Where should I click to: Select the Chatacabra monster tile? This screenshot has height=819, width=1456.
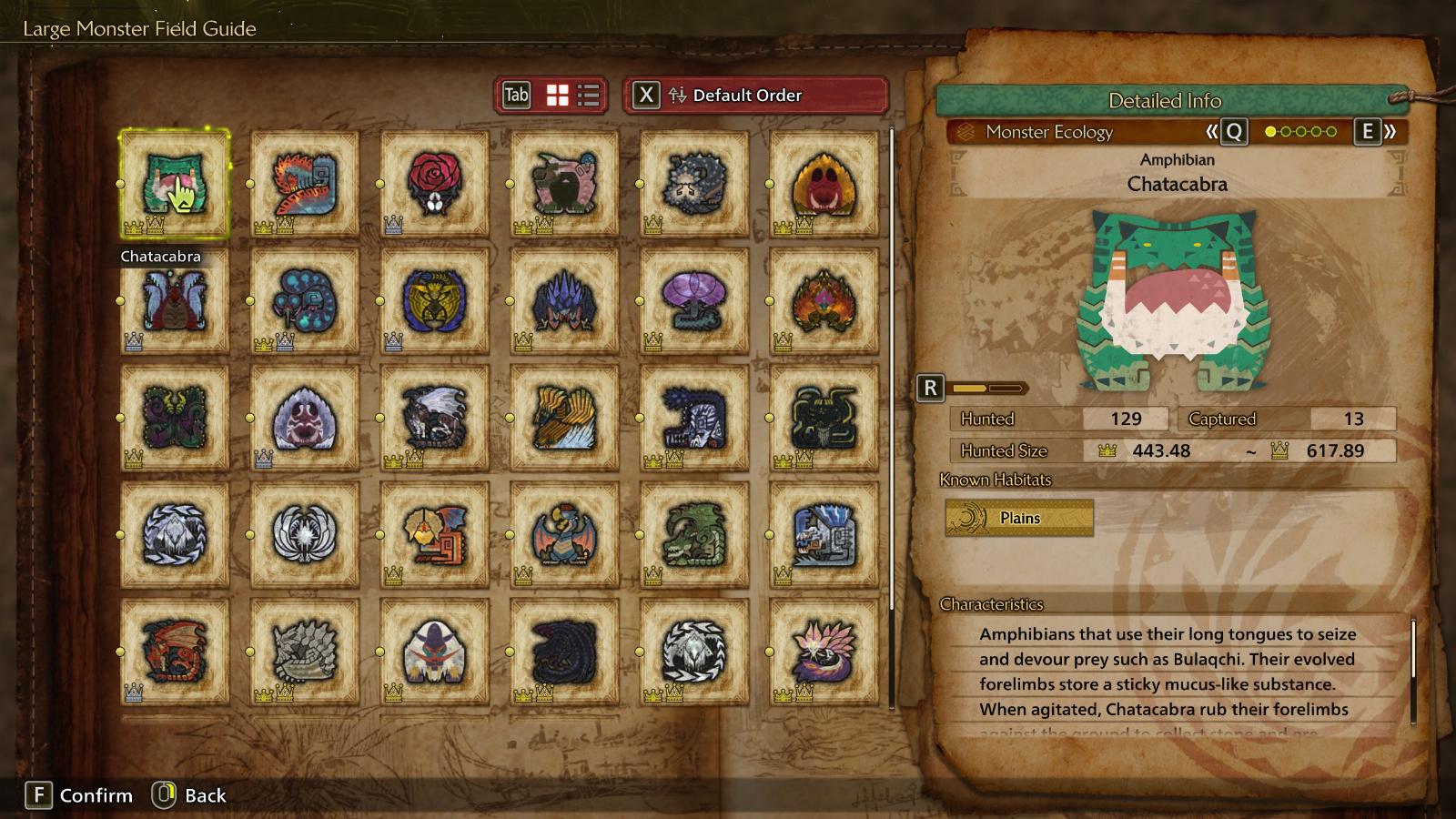(174, 184)
